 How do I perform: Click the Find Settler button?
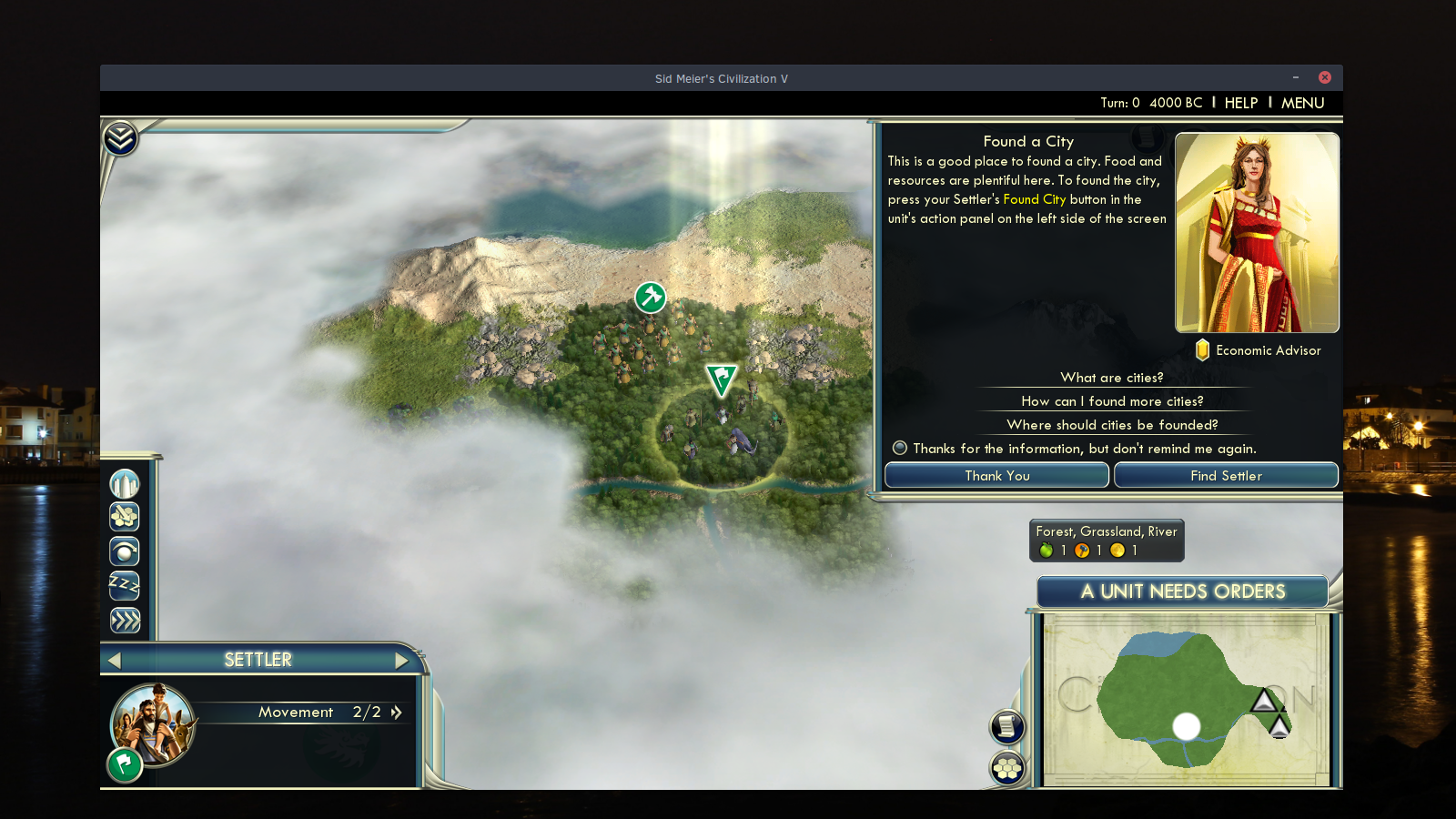point(1226,476)
